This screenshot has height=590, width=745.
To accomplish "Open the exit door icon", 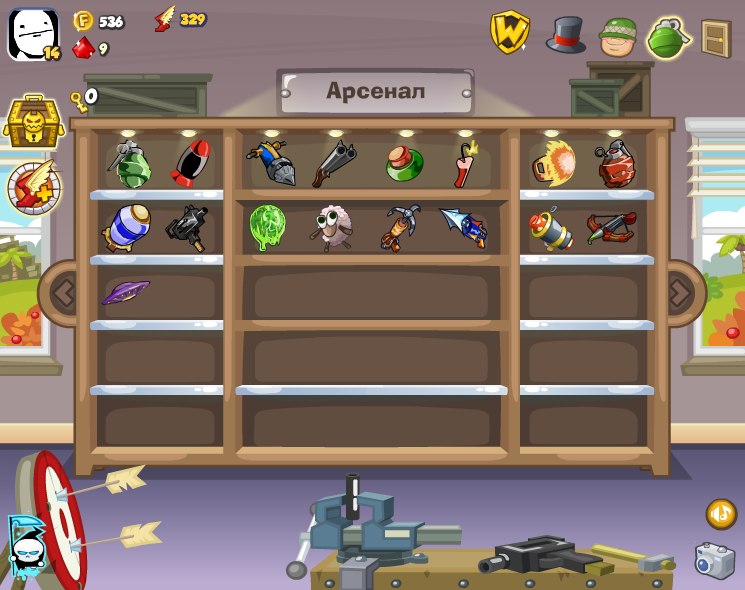I will (715, 38).
